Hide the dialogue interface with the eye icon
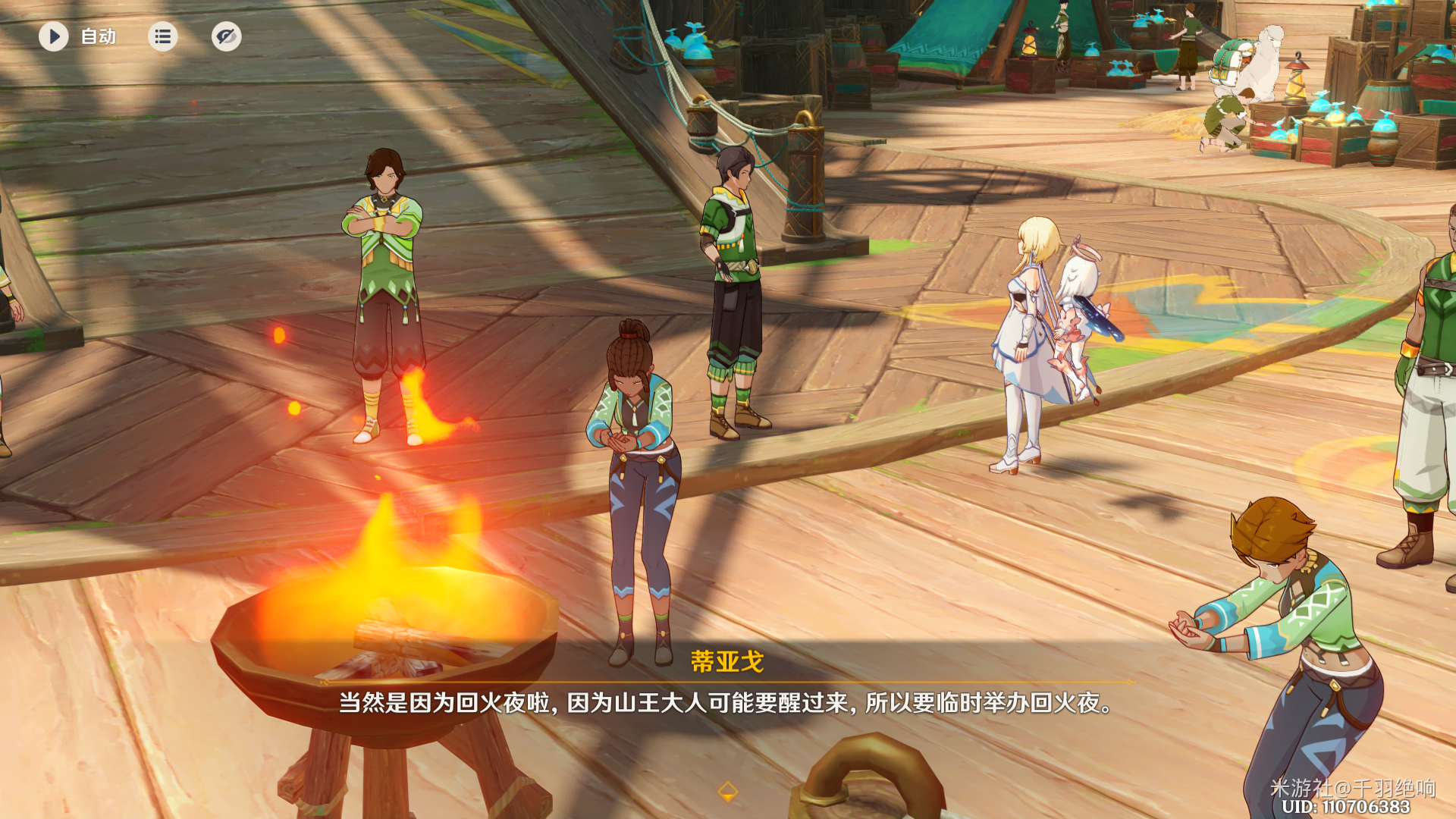 coord(226,36)
